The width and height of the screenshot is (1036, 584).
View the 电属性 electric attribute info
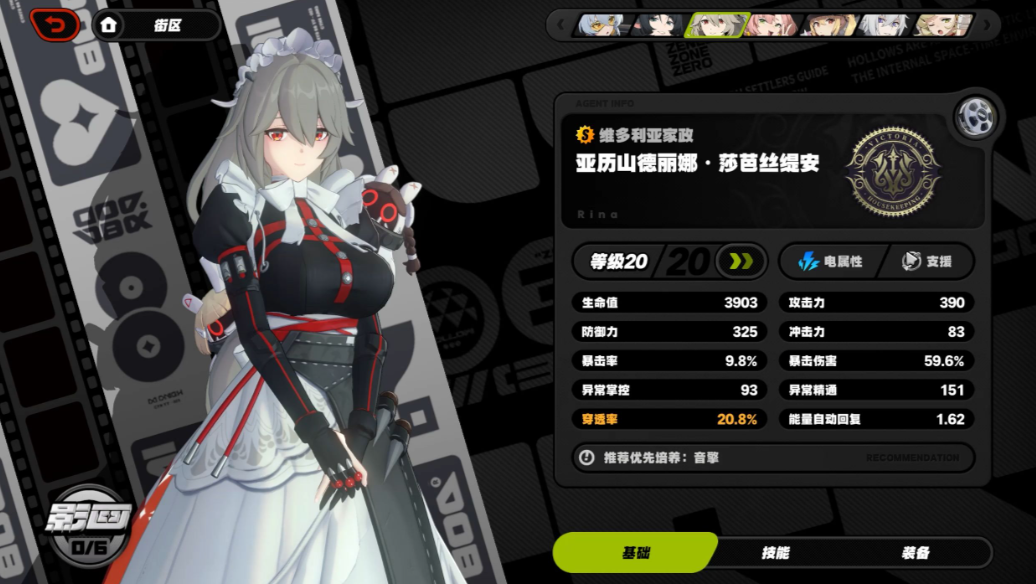click(x=830, y=262)
